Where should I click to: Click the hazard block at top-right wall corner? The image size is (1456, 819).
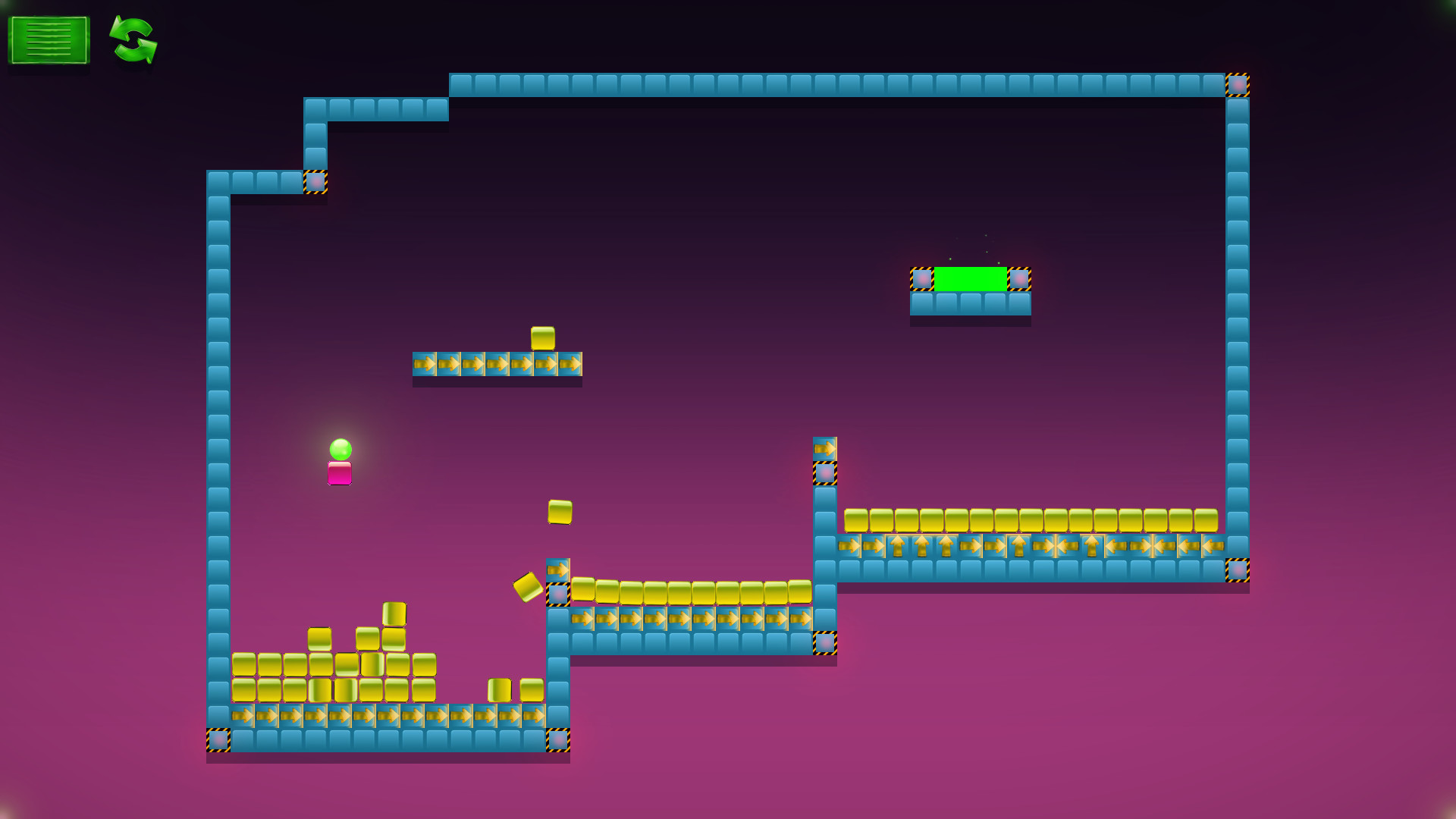pos(1238,86)
